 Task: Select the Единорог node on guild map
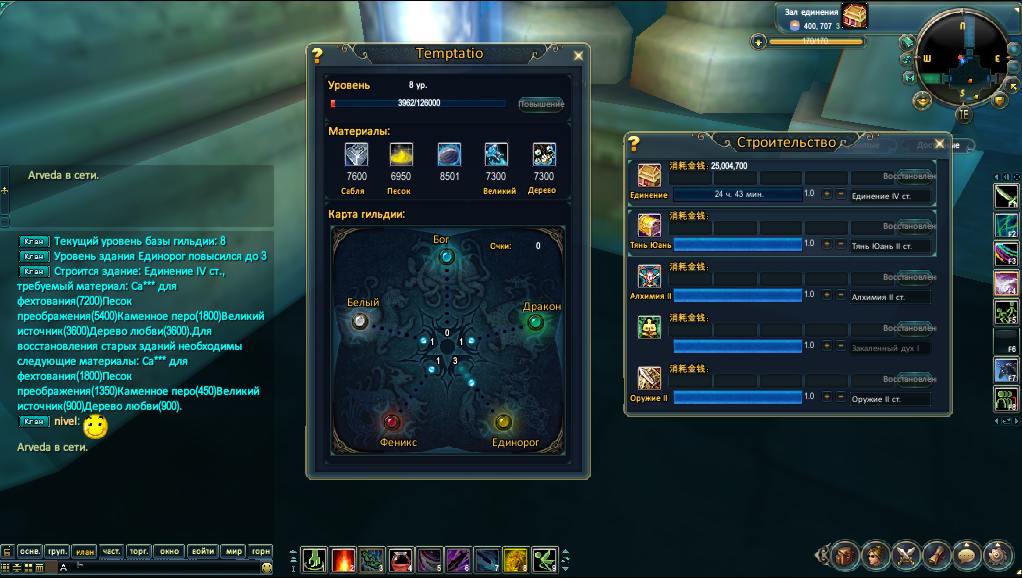[503, 421]
